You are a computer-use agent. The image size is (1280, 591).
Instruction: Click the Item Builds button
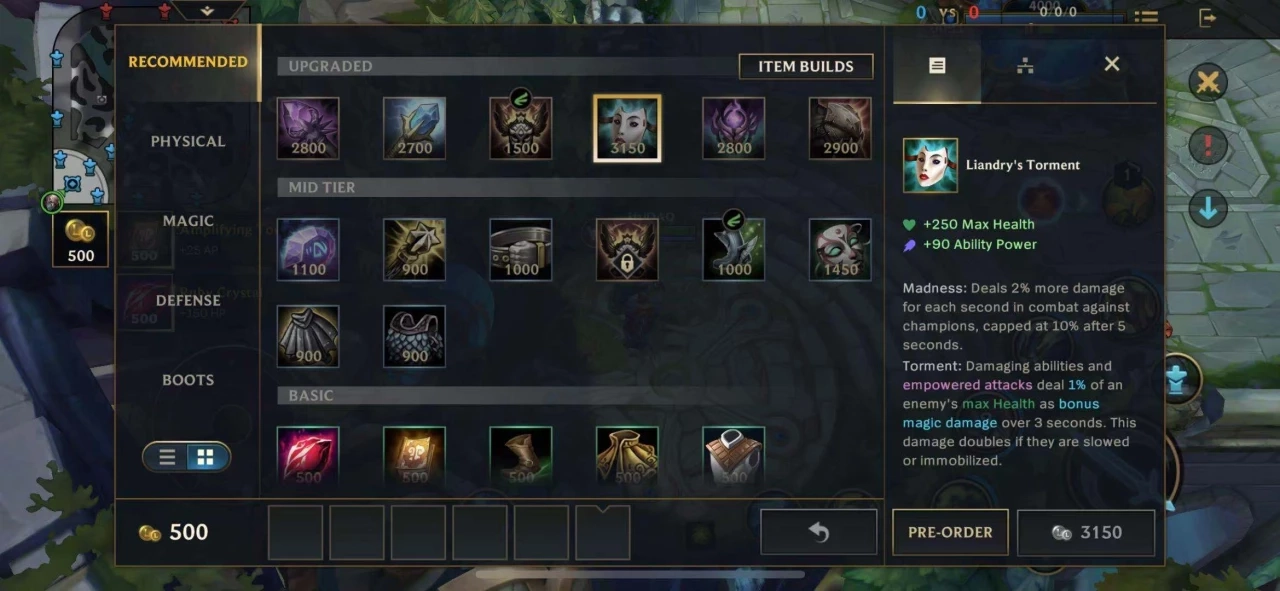point(805,67)
